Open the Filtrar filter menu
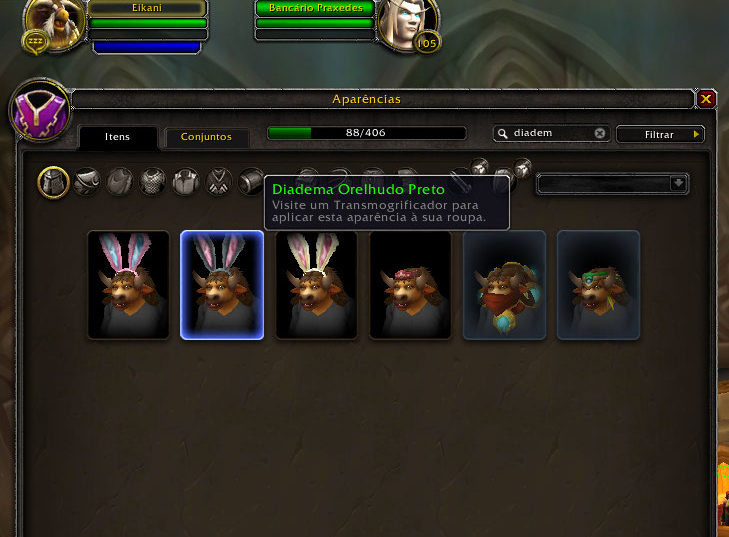Screen dimensions: 729x537 click(660, 134)
